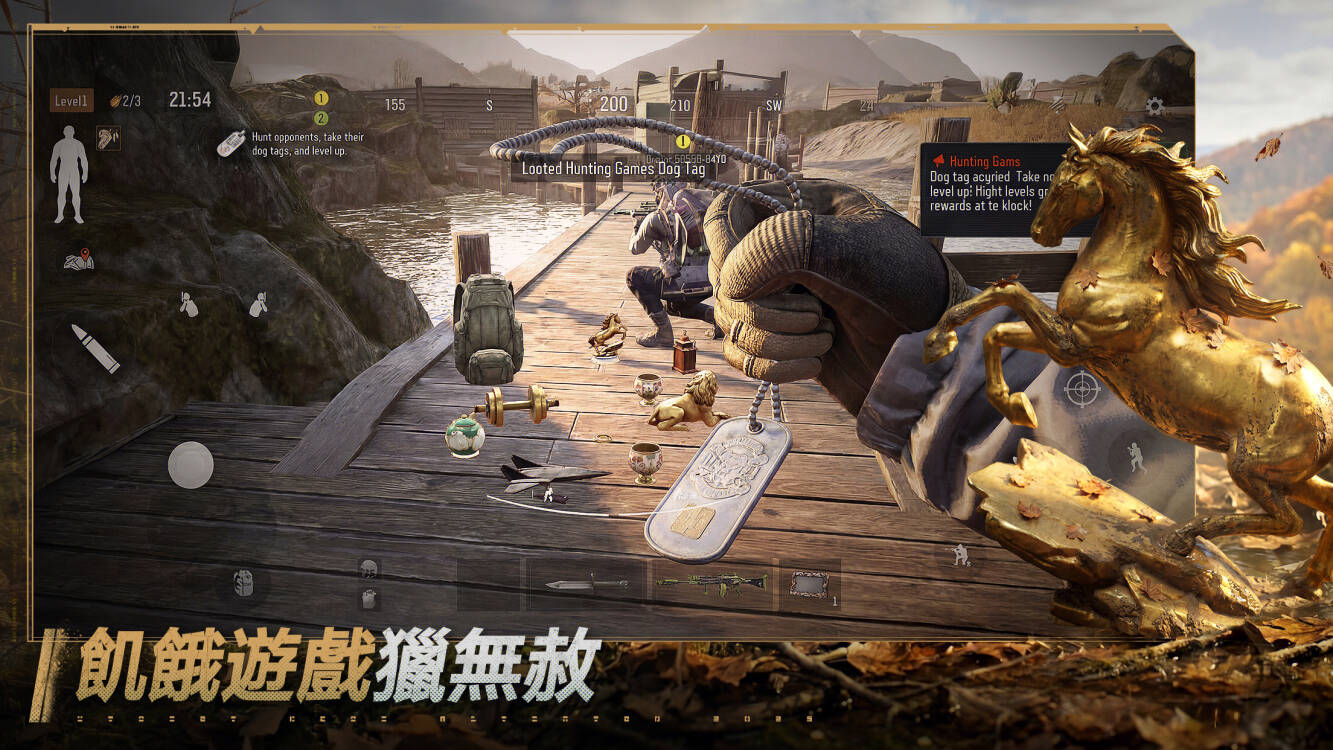Toggle the prone stance control
The height and width of the screenshot is (750, 1333).
[x=260, y=304]
